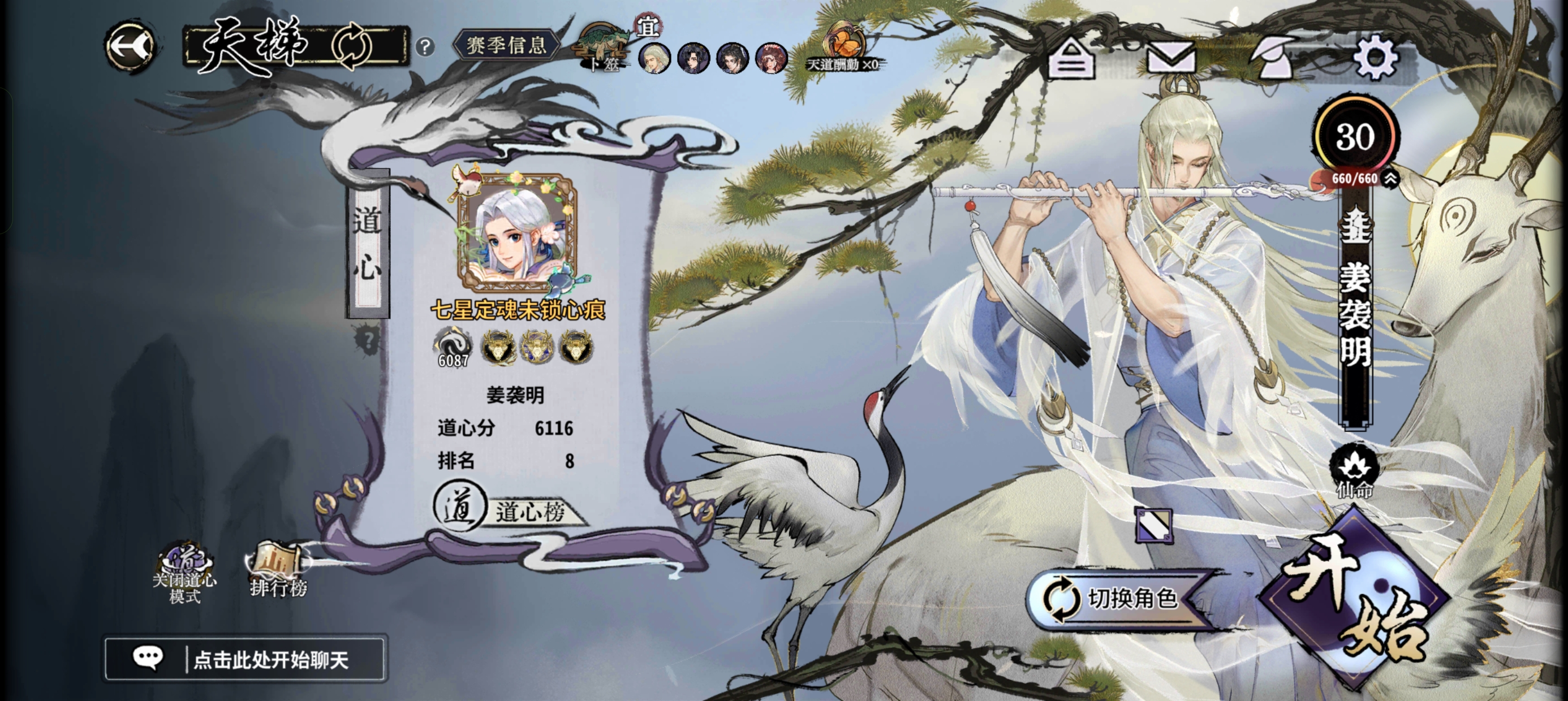Open the gear settings menu
This screenshot has width=1568, height=701.
pos(1375,58)
